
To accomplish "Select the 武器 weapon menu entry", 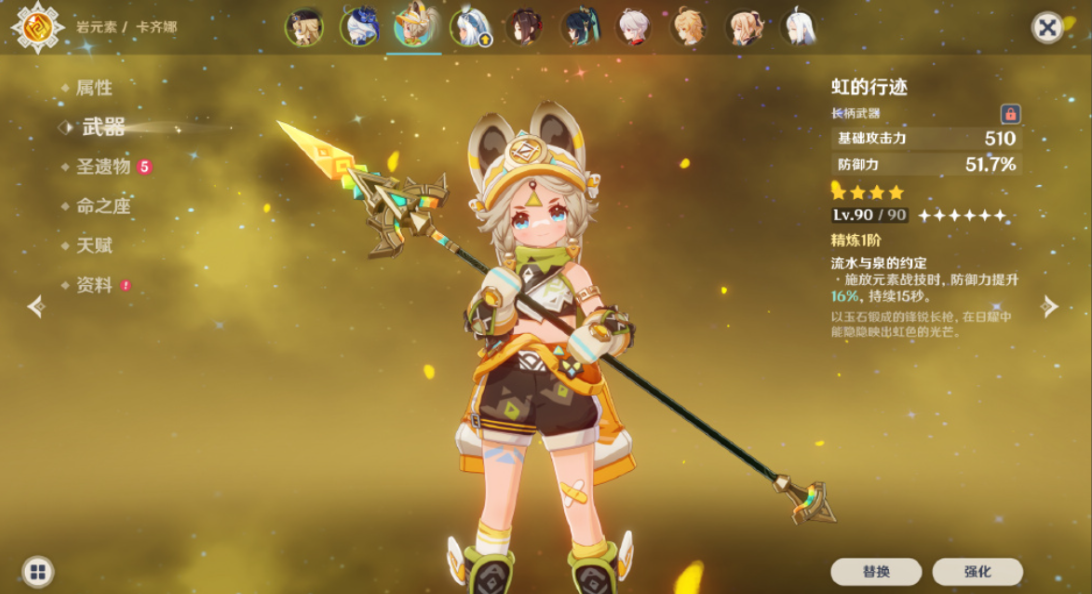I will (x=103, y=127).
